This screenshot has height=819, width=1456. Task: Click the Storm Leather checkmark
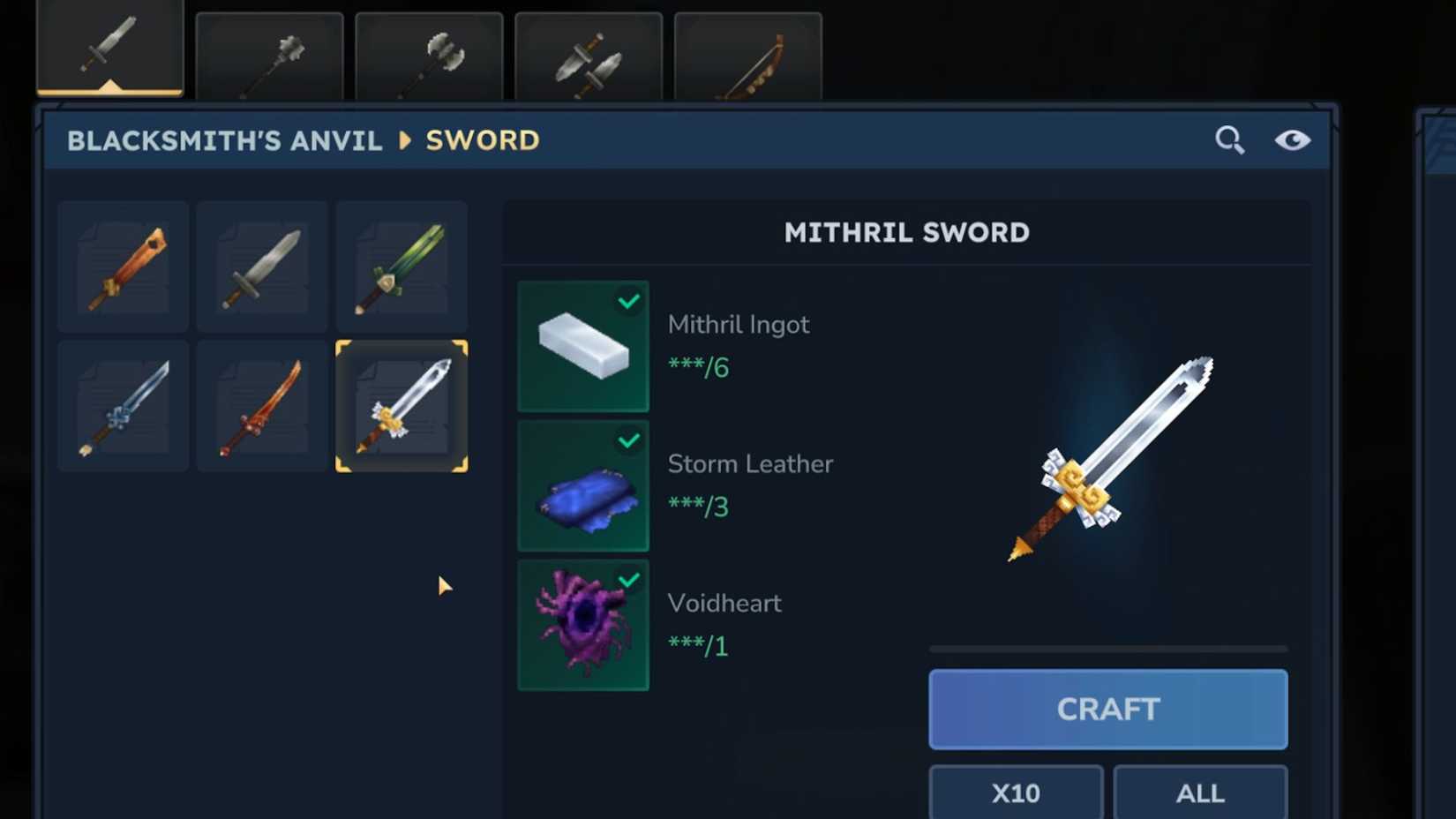[627, 440]
